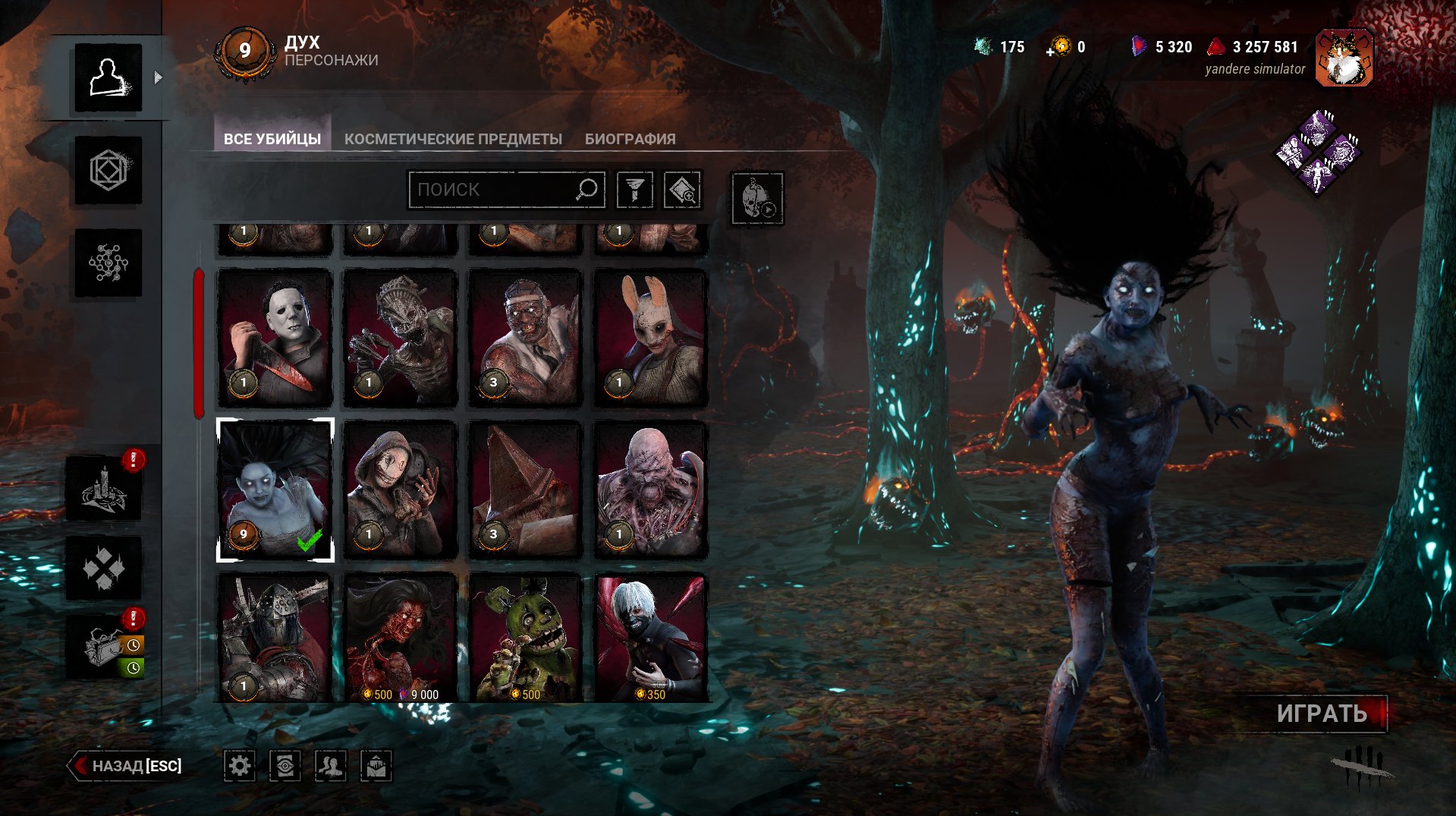This screenshot has height=816, width=1456.
Task: Pick the Pyramid Head killer tile
Action: [x=525, y=490]
